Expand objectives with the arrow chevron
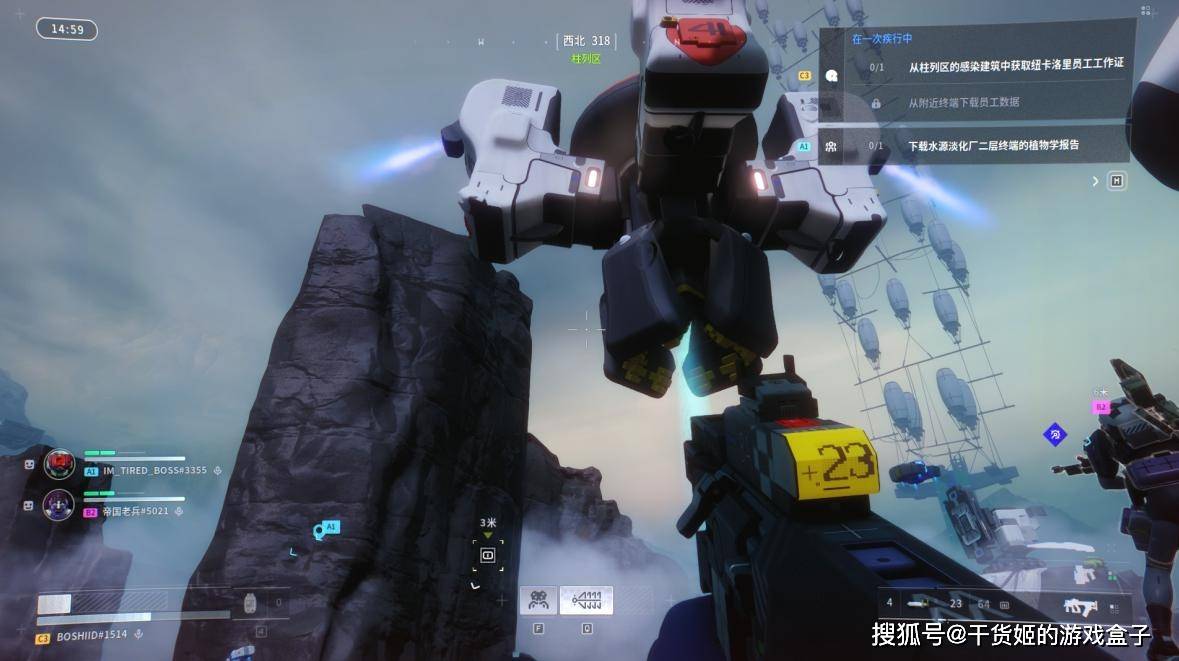 click(x=1095, y=181)
